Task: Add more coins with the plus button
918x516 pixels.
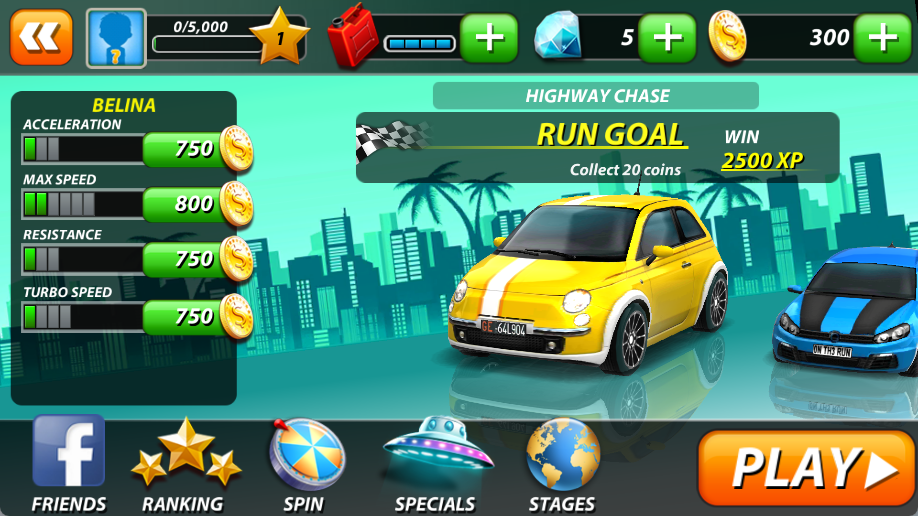Action: point(883,38)
